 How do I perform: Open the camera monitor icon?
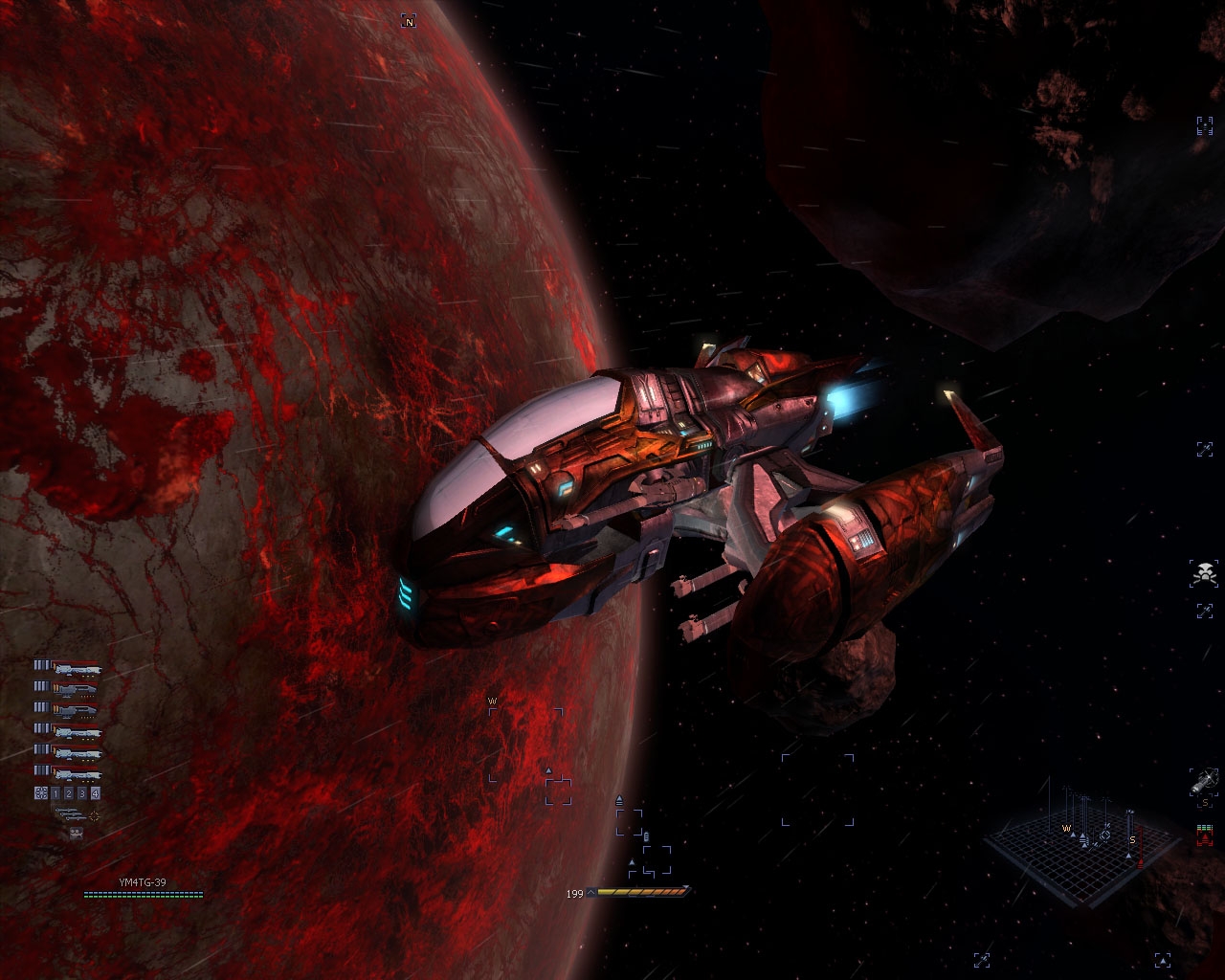[x=76, y=834]
